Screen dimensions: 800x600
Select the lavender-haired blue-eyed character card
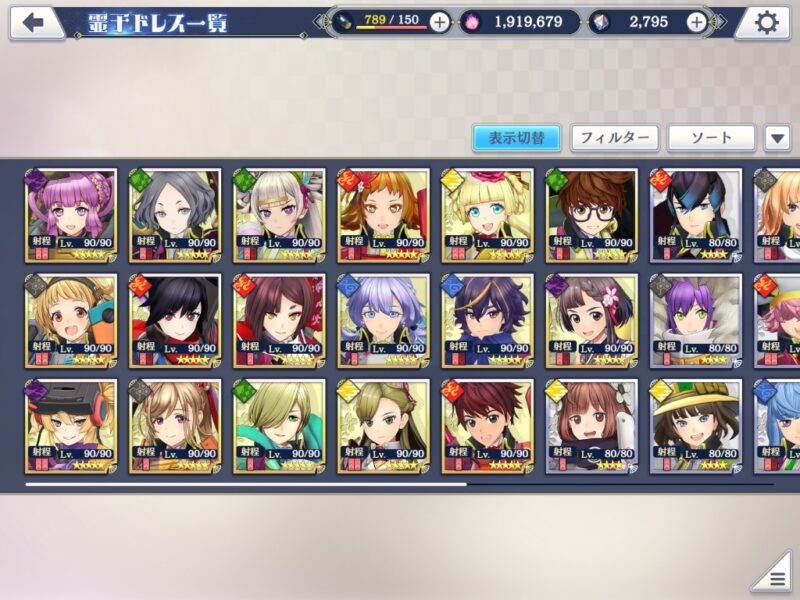(x=383, y=320)
